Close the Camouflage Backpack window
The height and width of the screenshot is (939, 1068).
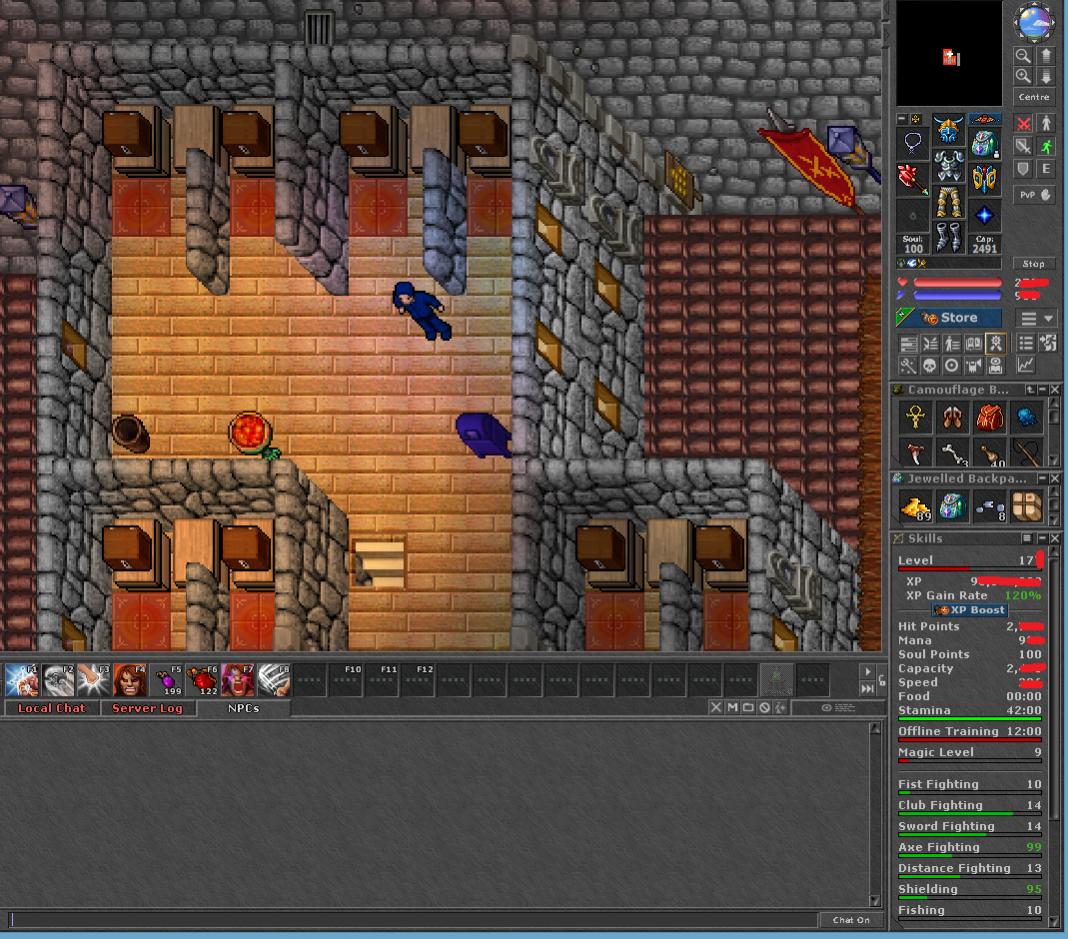1054,389
